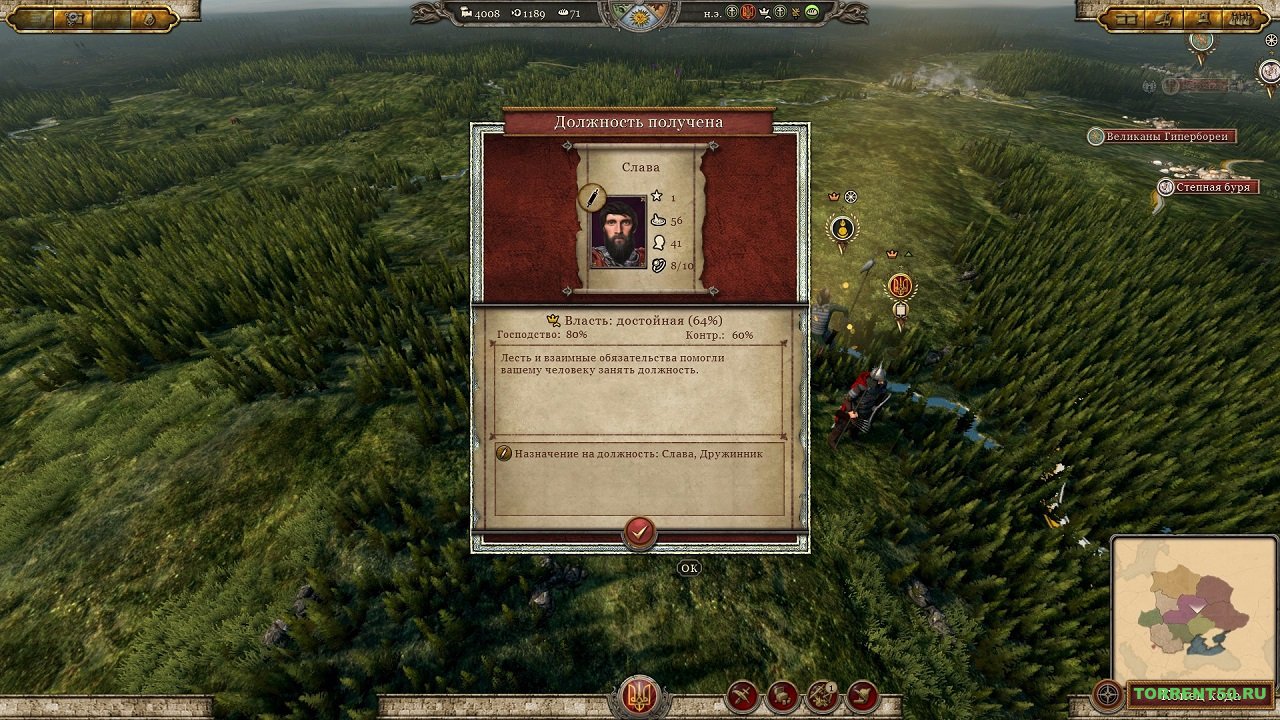
Task: Click the compass button beside end turn
Action: tap(1108, 694)
